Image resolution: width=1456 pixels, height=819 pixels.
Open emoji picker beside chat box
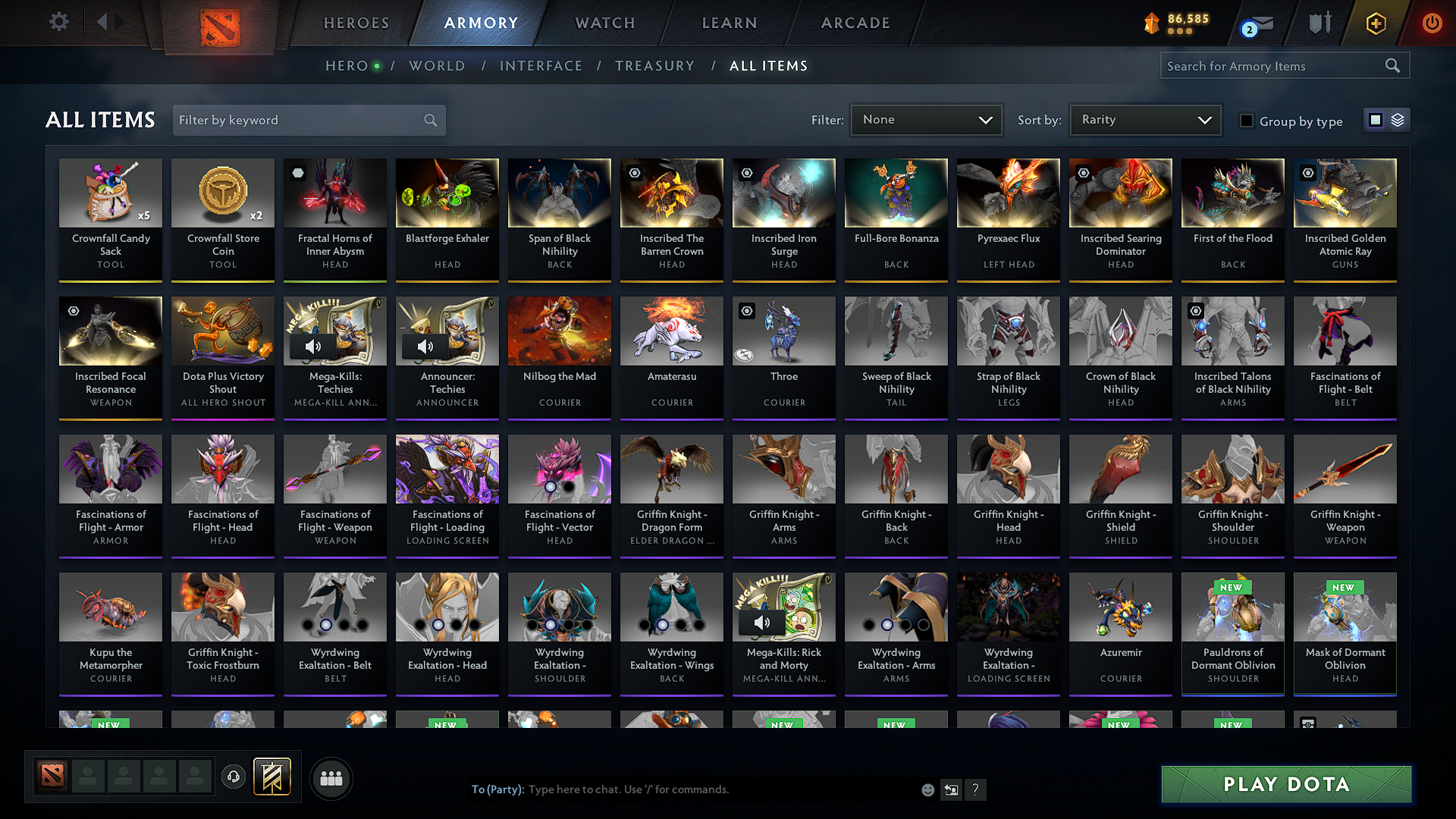[927, 789]
